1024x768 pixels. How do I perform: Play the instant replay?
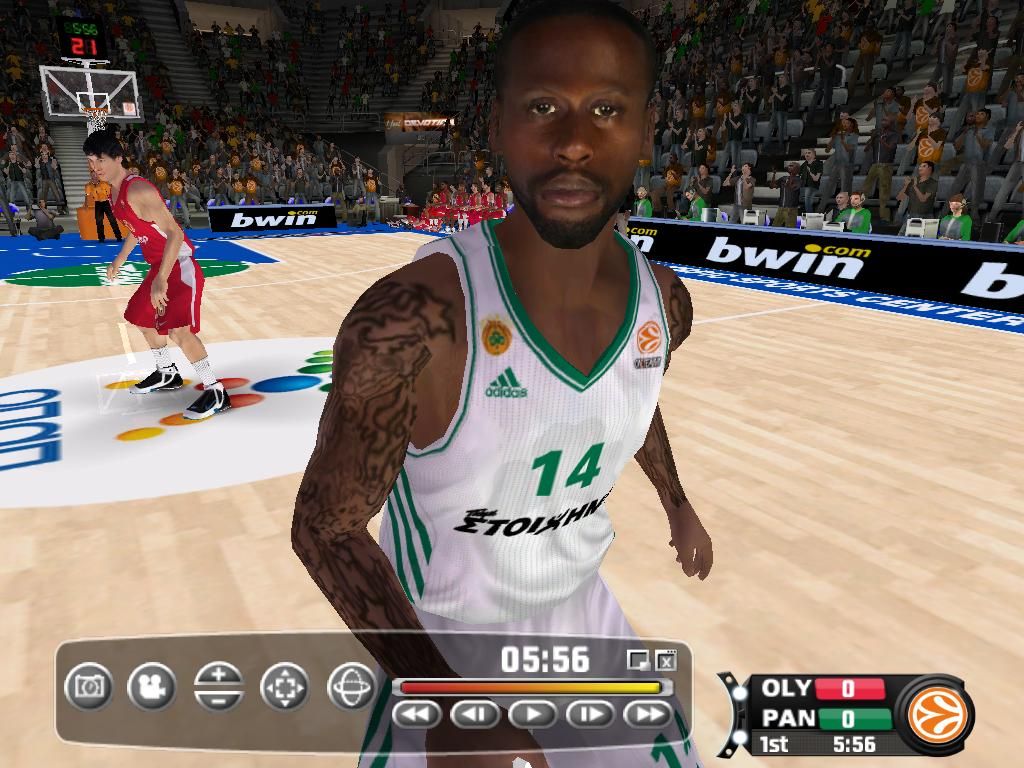533,714
